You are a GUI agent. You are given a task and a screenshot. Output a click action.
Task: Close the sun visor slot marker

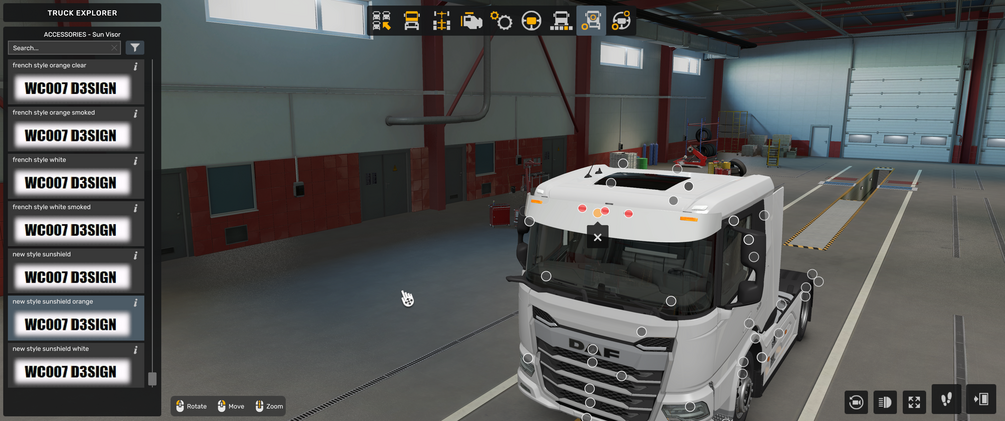point(597,238)
